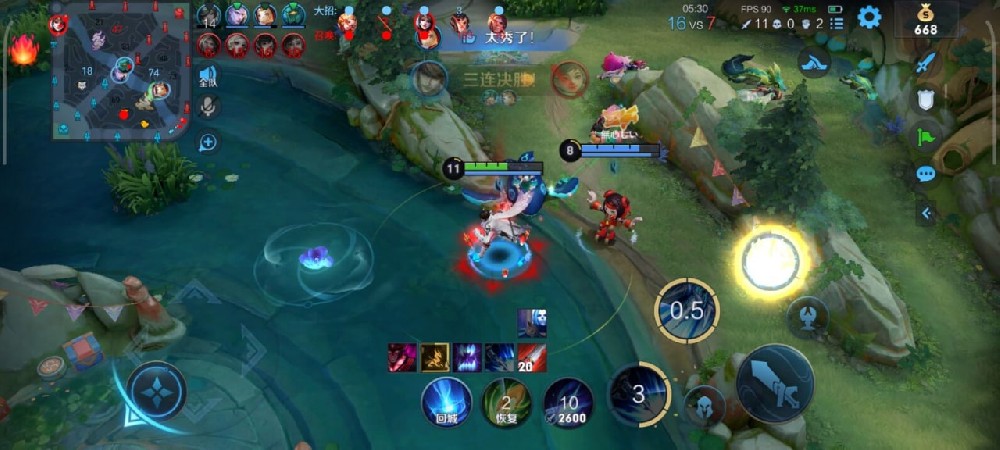1000x450 pixels.
Task: Click the chat plus bubble under the microphone
Action: tap(208, 142)
